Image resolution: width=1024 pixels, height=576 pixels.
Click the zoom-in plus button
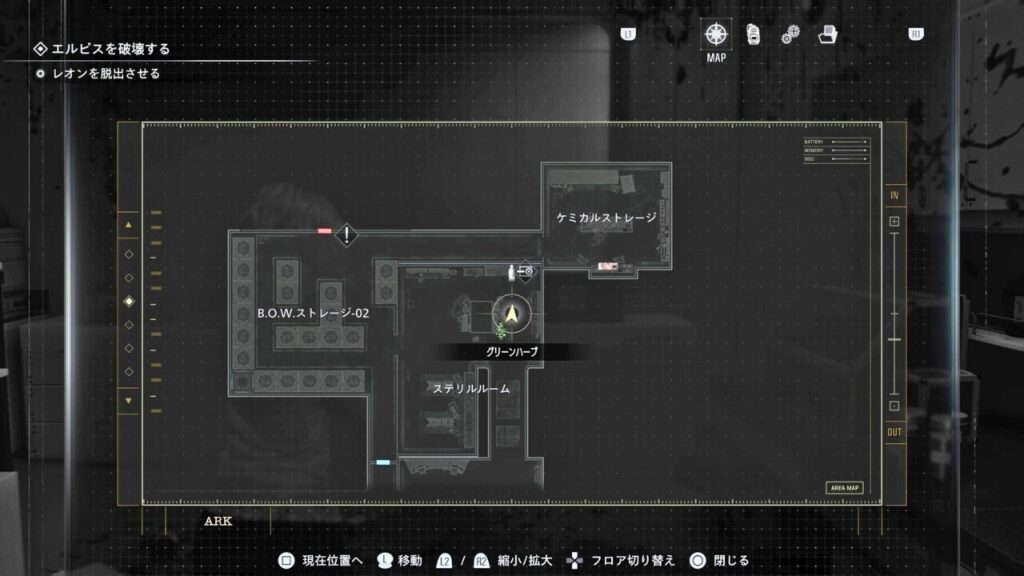[x=894, y=221]
